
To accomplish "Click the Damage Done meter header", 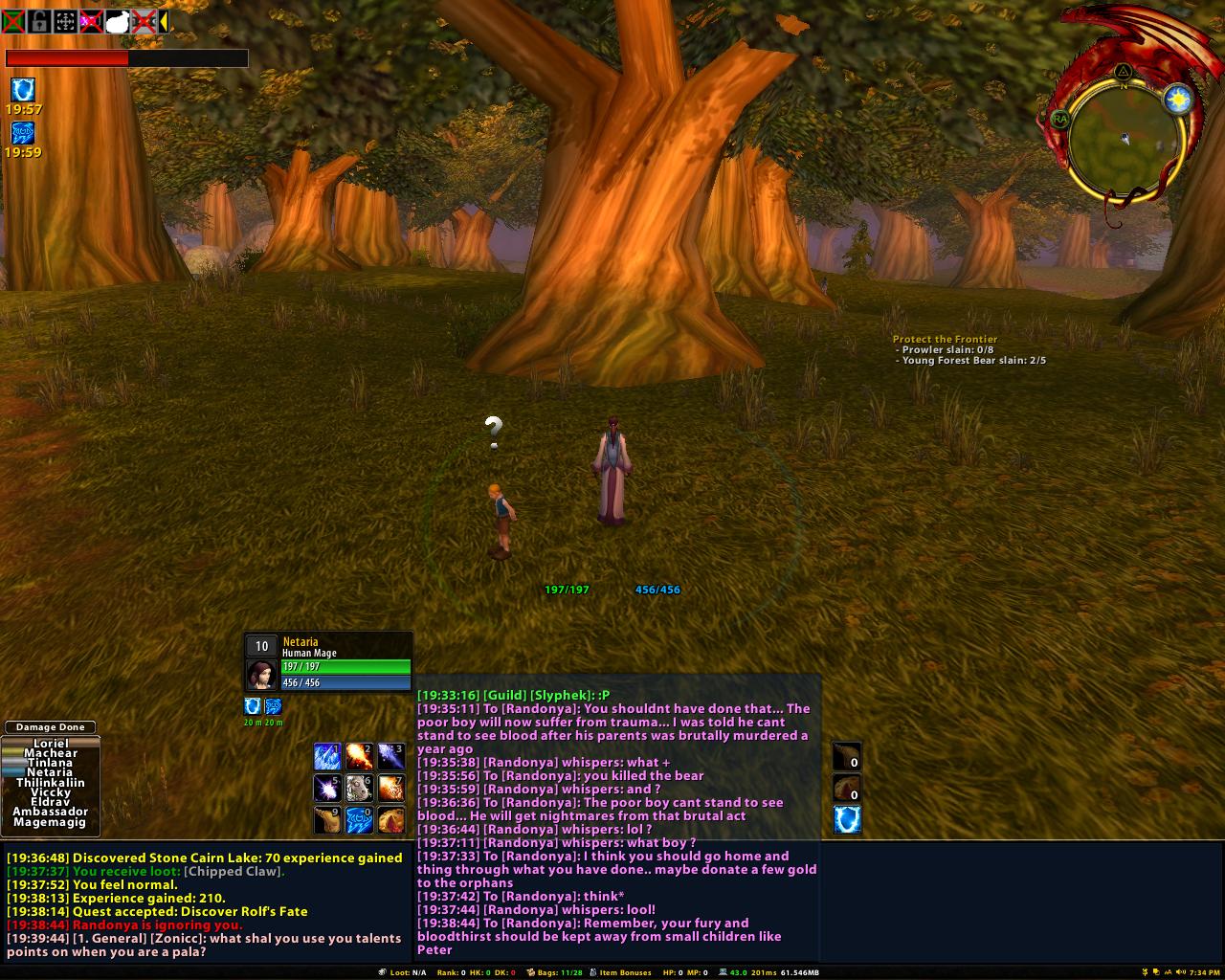I will click(x=51, y=727).
